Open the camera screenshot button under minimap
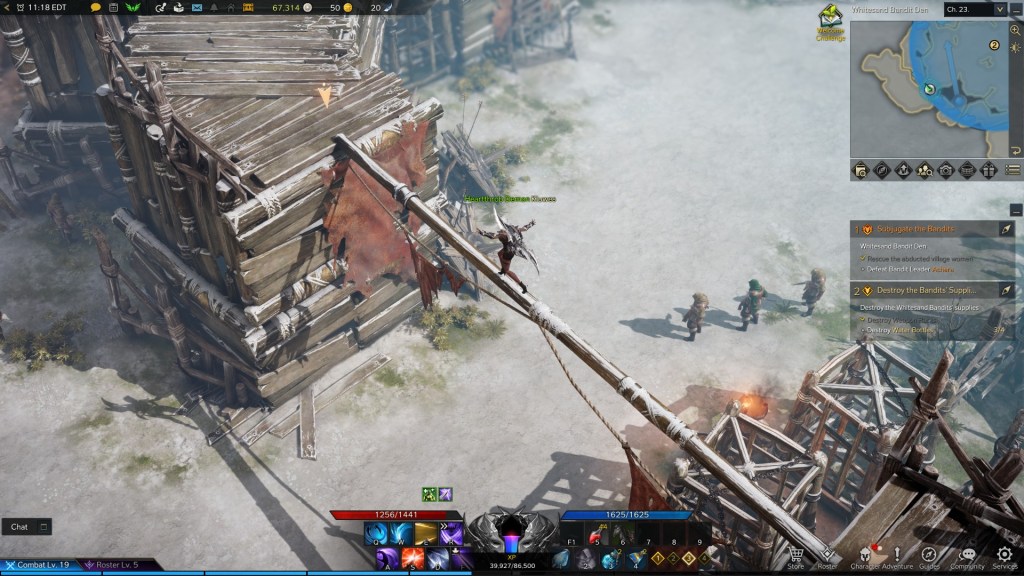The height and width of the screenshot is (576, 1024). 945,170
